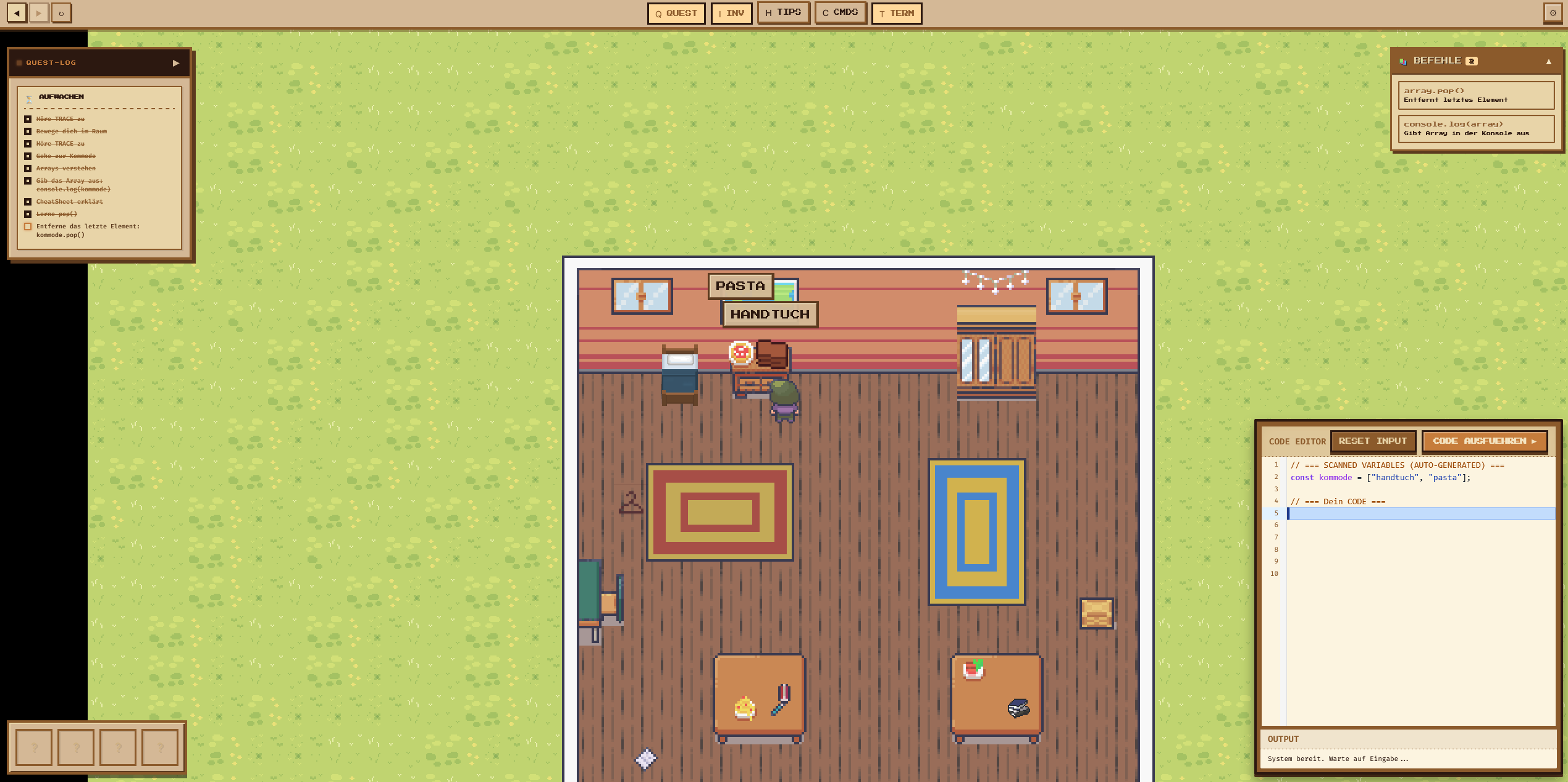Check the 'Entferne das letzte Element' quest checkbox

click(28, 227)
